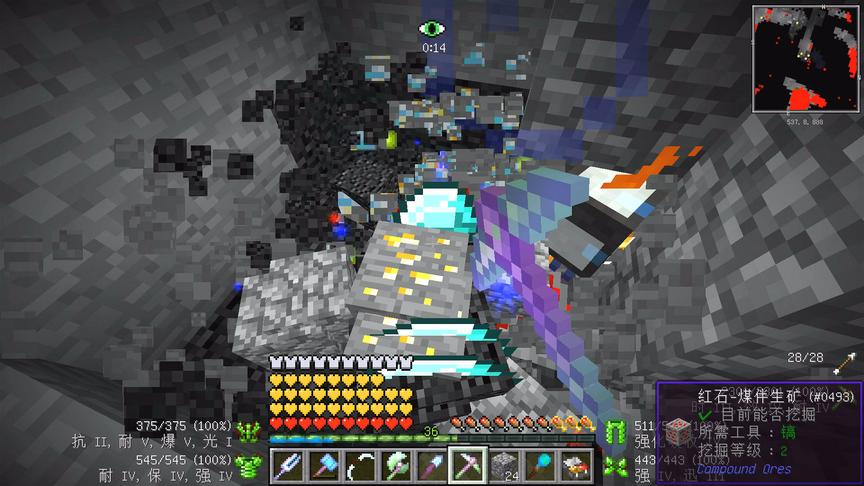
Task: Select the light blue hammer hotbar slot
Action: [324, 465]
